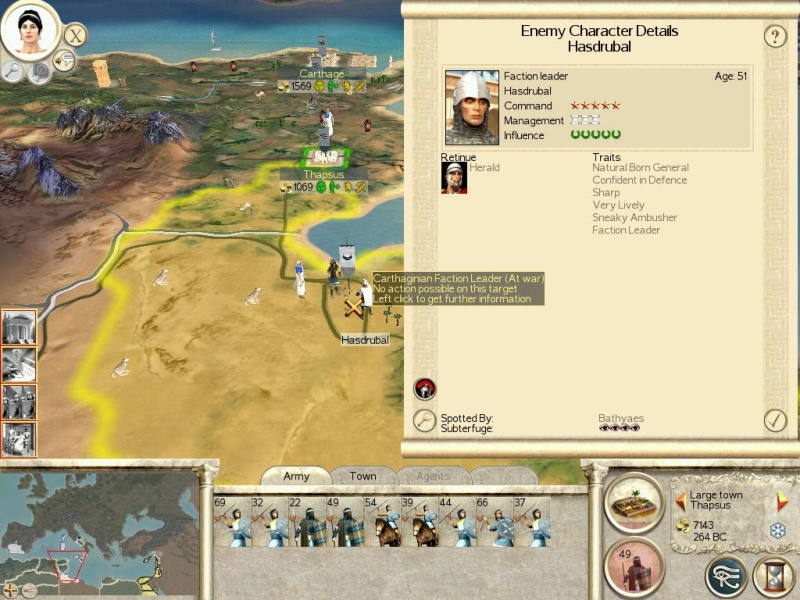Click the Thapsus settlement round portrait

(x=635, y=501)
